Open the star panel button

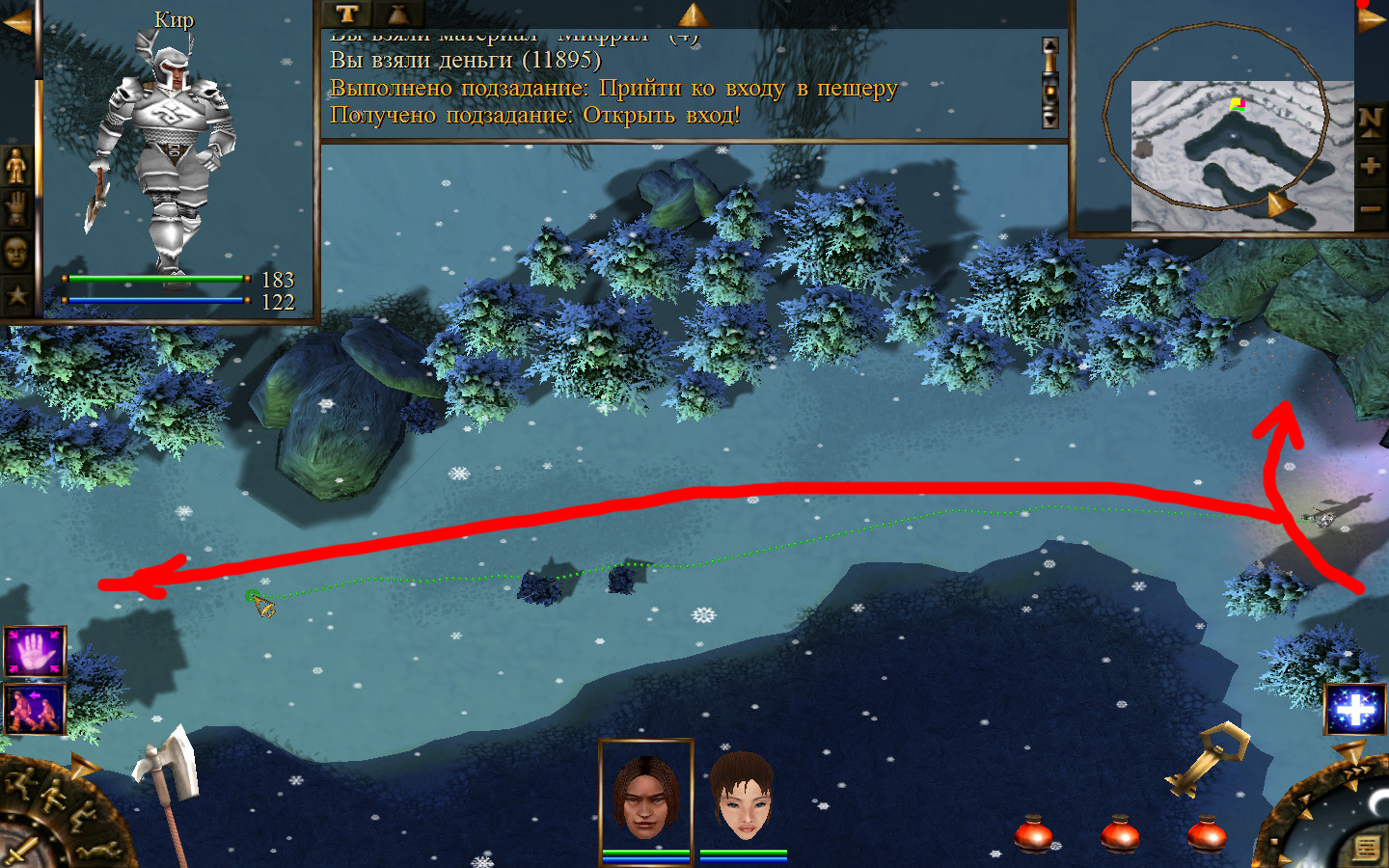(x=16, y=294)
